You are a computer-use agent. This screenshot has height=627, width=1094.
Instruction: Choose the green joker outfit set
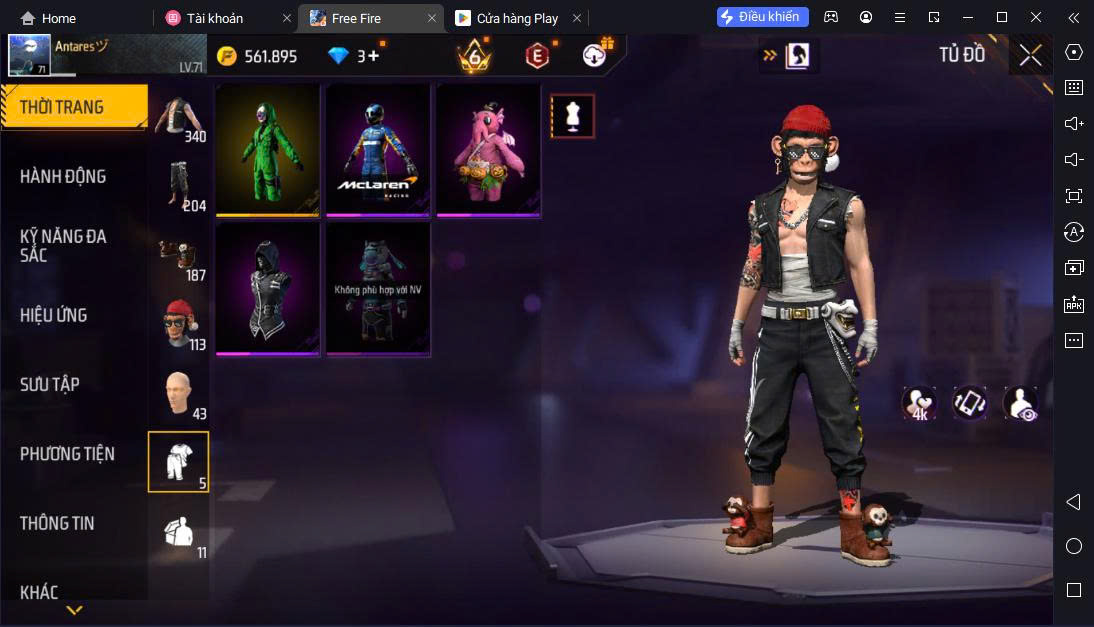coord(268,149)
